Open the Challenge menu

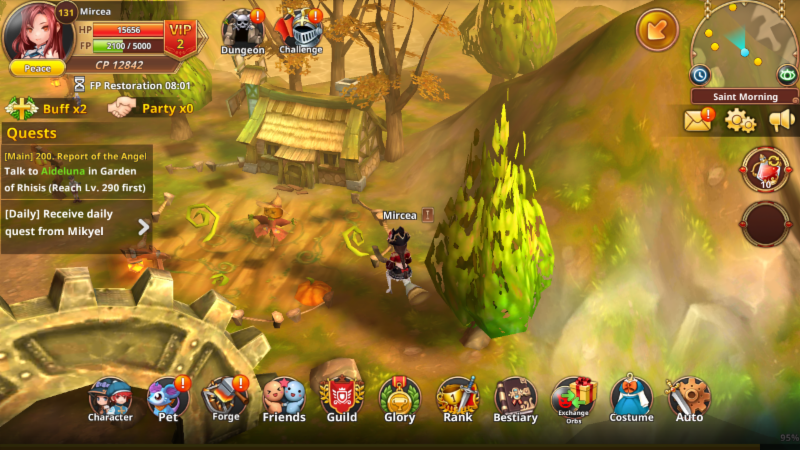pos(300,31)
